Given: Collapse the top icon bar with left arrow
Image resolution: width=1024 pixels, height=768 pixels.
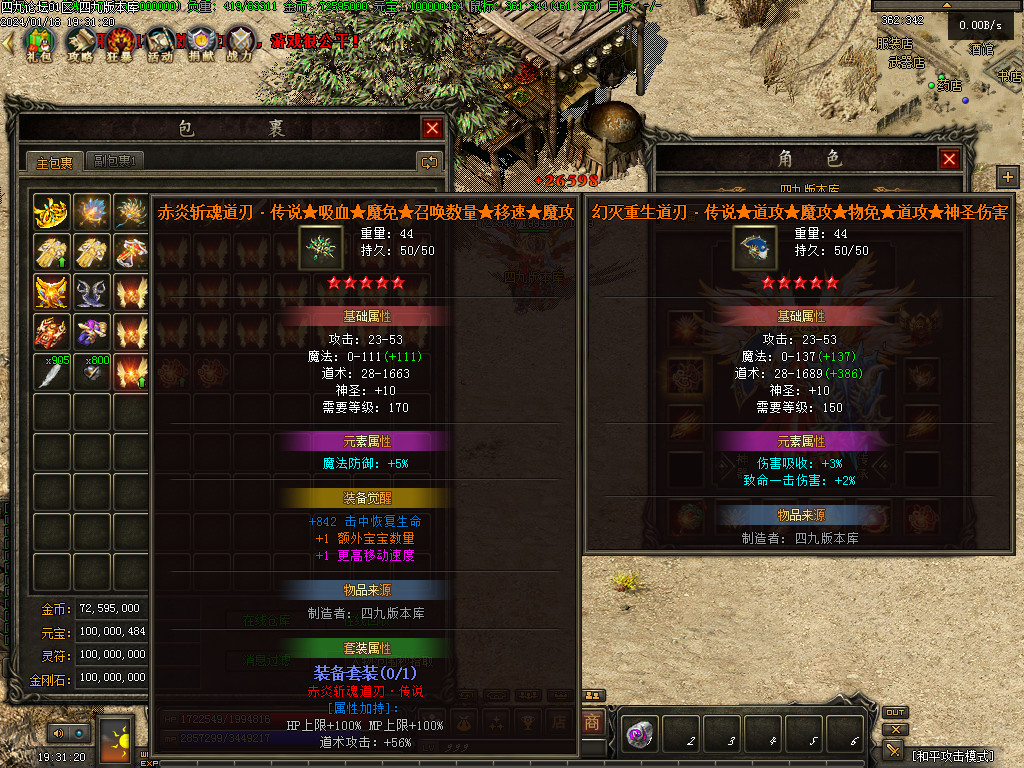Looking at the screenshot, I should (x=8, y=42).
